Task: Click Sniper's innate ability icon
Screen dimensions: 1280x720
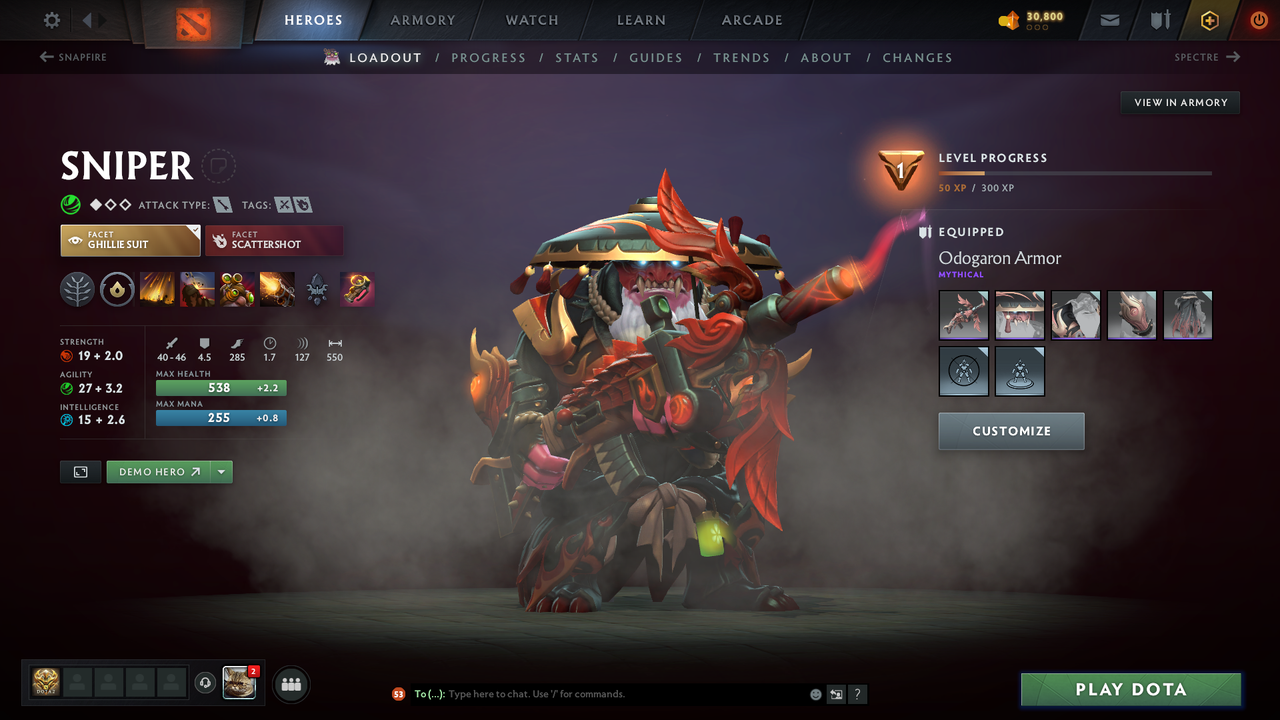Action: [117, 289]
